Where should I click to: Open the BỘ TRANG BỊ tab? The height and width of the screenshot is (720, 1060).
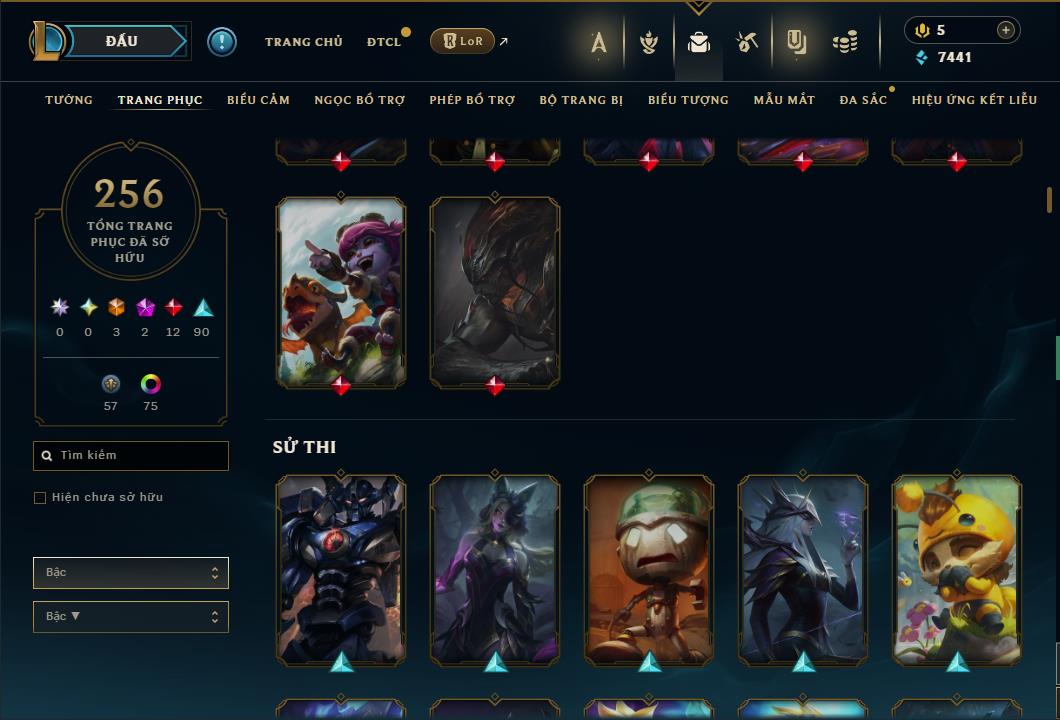point(581,100)
